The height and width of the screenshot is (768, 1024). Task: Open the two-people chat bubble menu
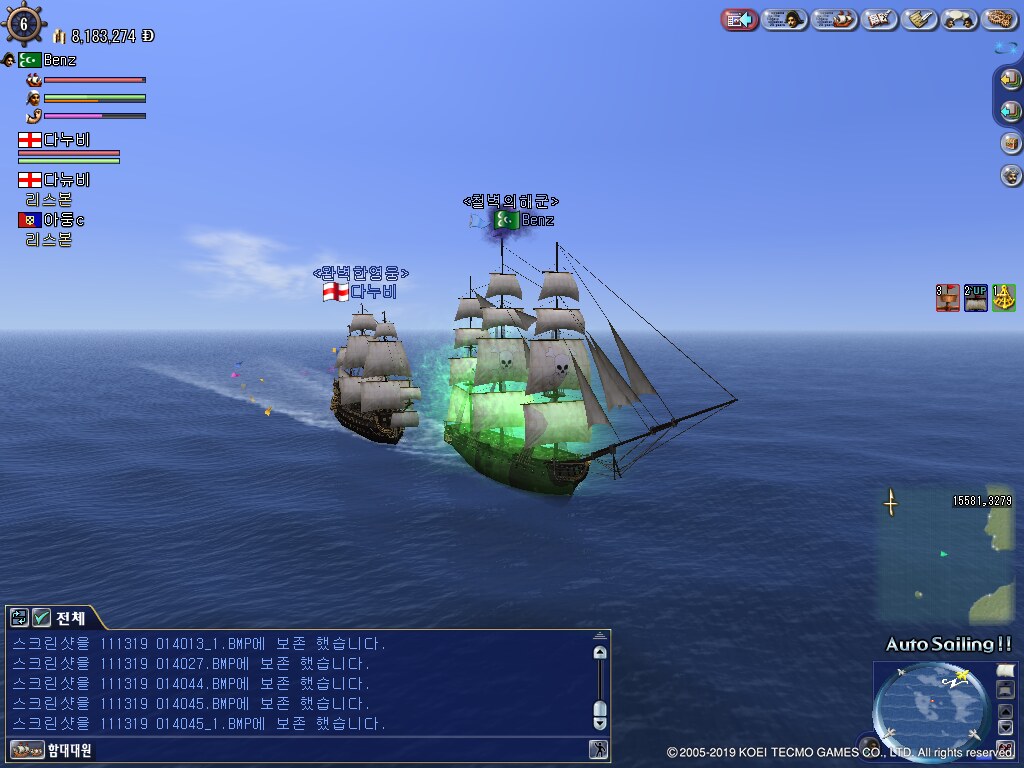pos(959,19)
